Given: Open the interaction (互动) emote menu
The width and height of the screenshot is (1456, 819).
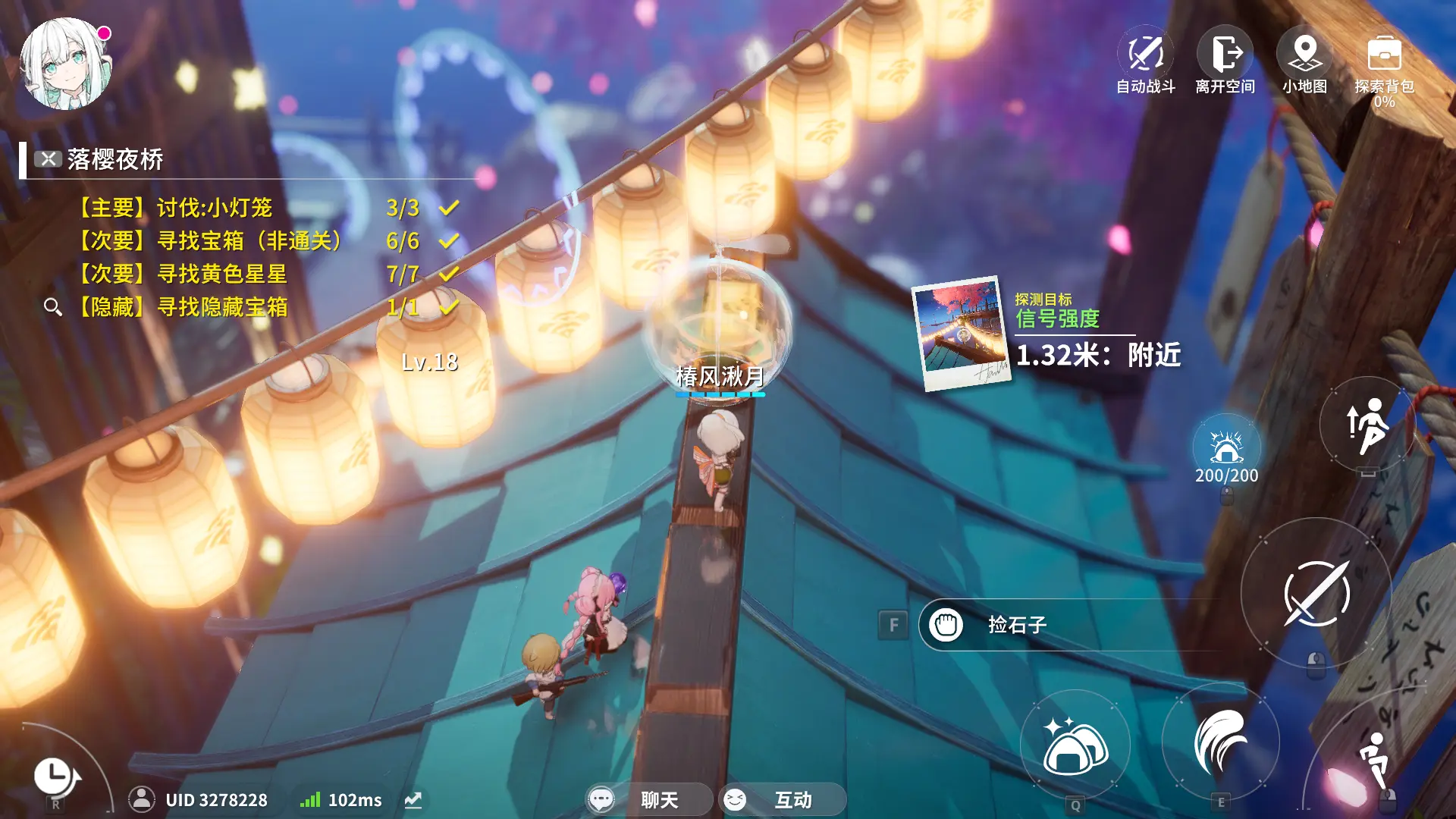Looking at the screenshot, I should 781,800.
